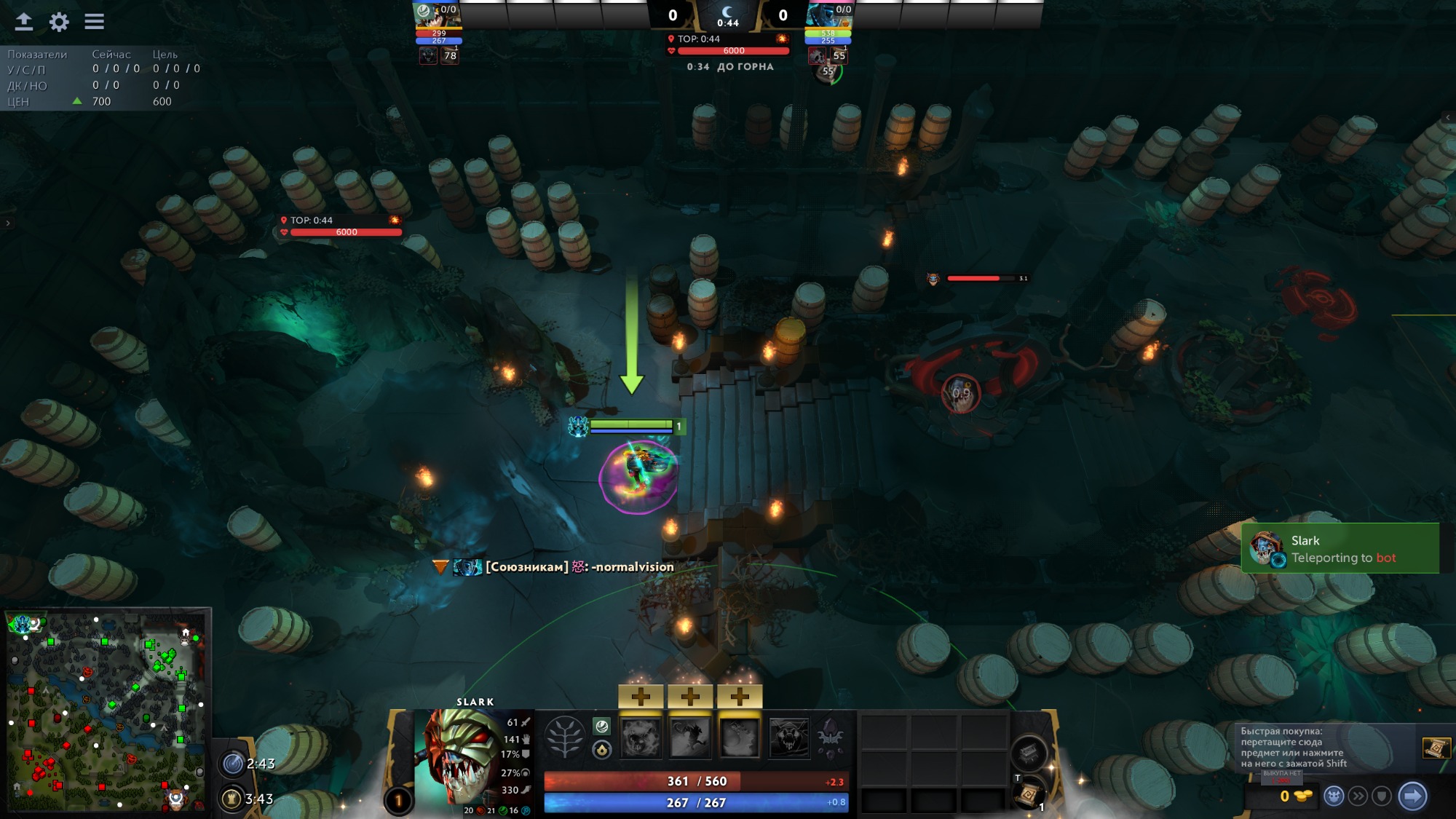Image resolution: width=1456 pixels, height=819 pixels.
Task: Click the Slark teleporting to bot notification
Action: point(1340,549)
